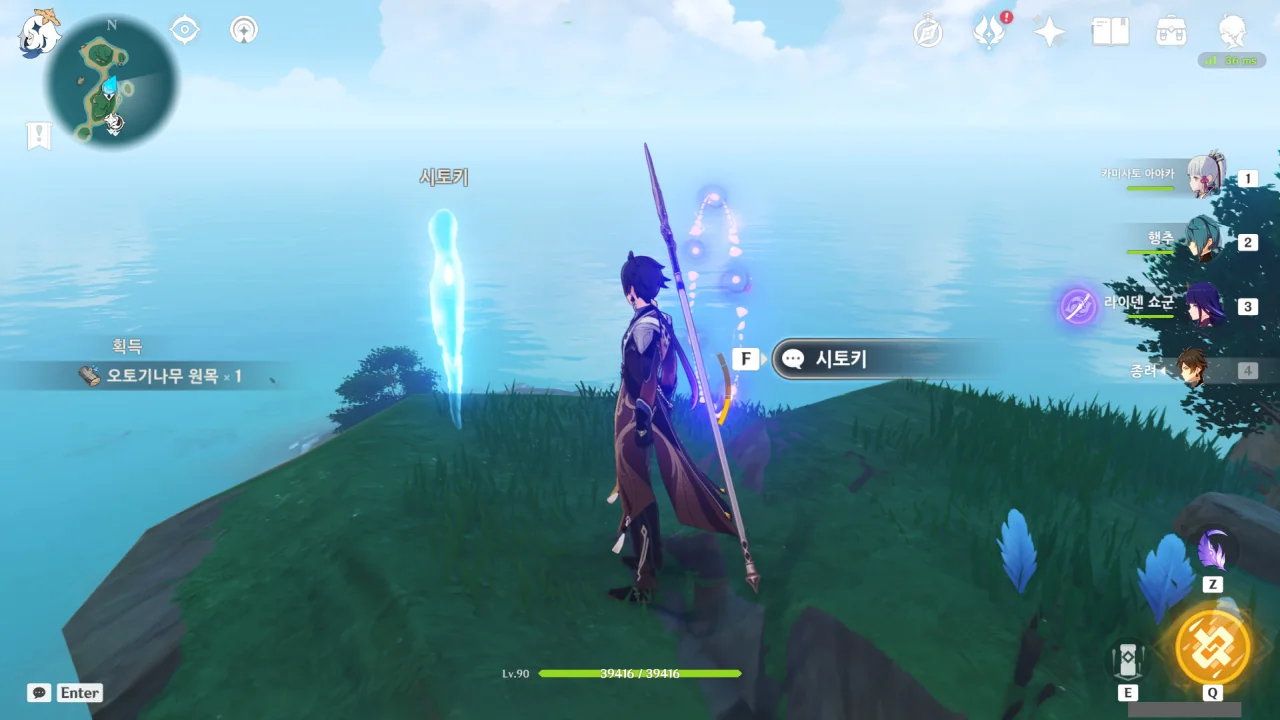Switch to party member 종려
This screenshot has width=1280, height=720.
coord(1192,370)
